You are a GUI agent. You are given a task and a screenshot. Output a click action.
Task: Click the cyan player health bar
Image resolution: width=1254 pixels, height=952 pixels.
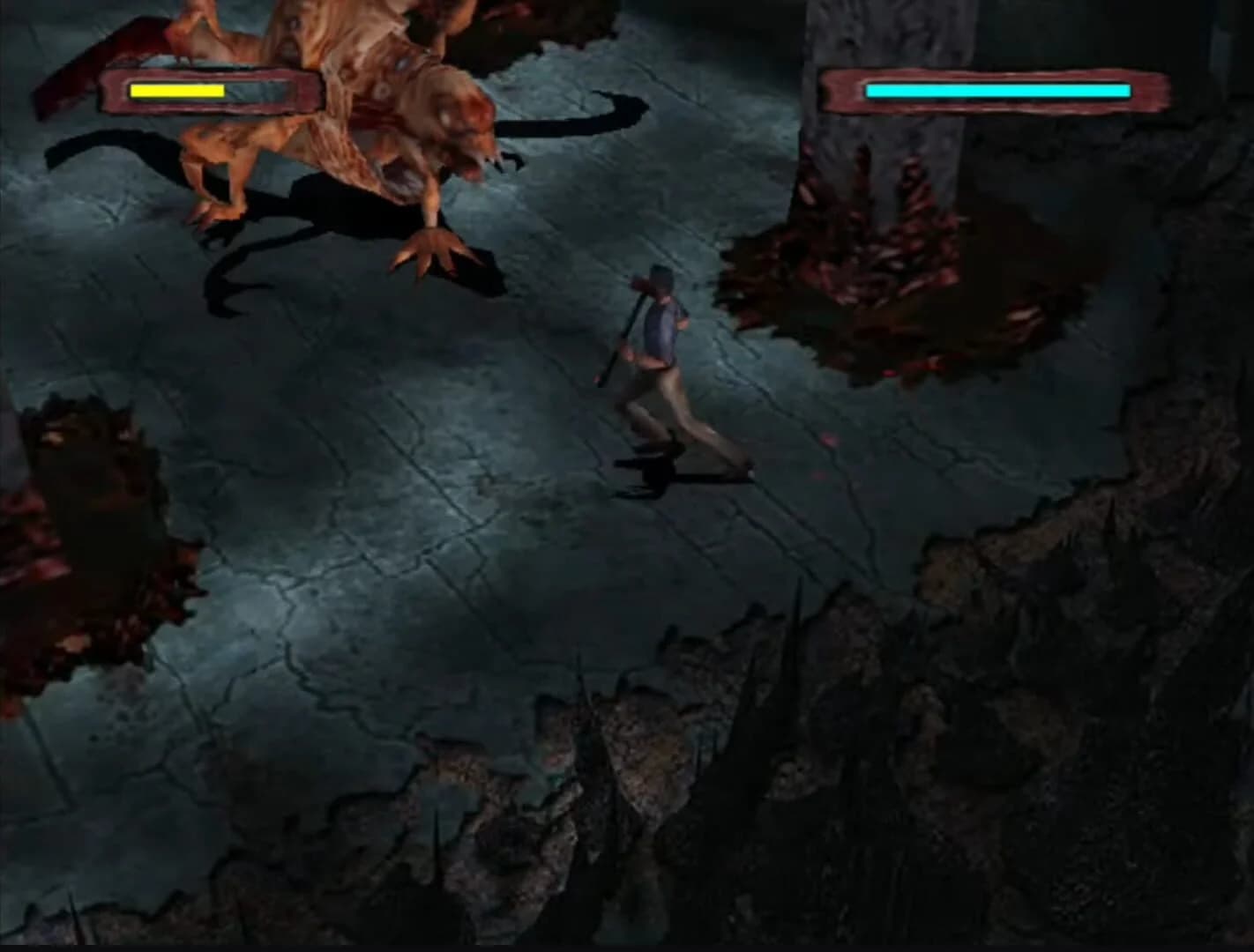pyautogui.click(x=996, y=89)
